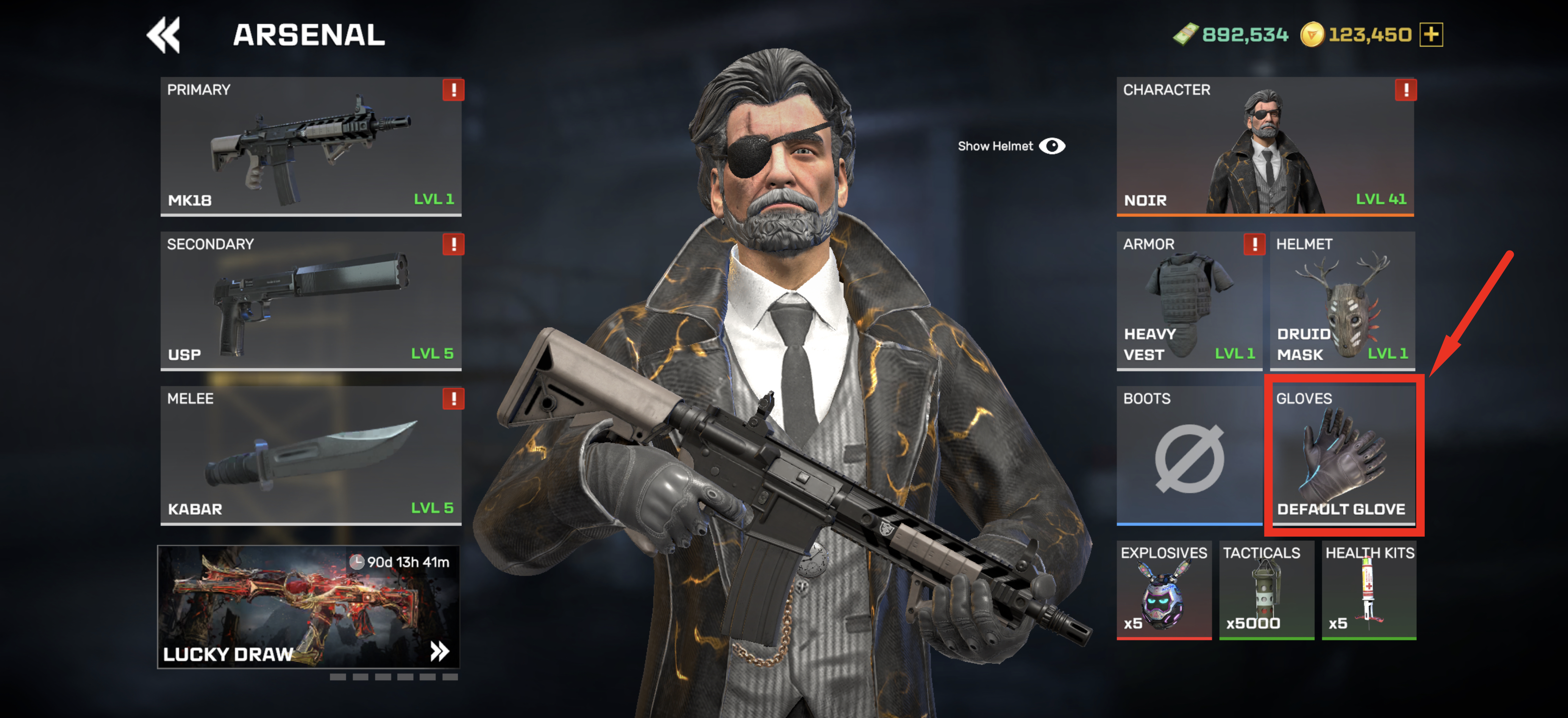
Task: Choose the Druid Mask helmet slot
Action: tap(1342, 300)
